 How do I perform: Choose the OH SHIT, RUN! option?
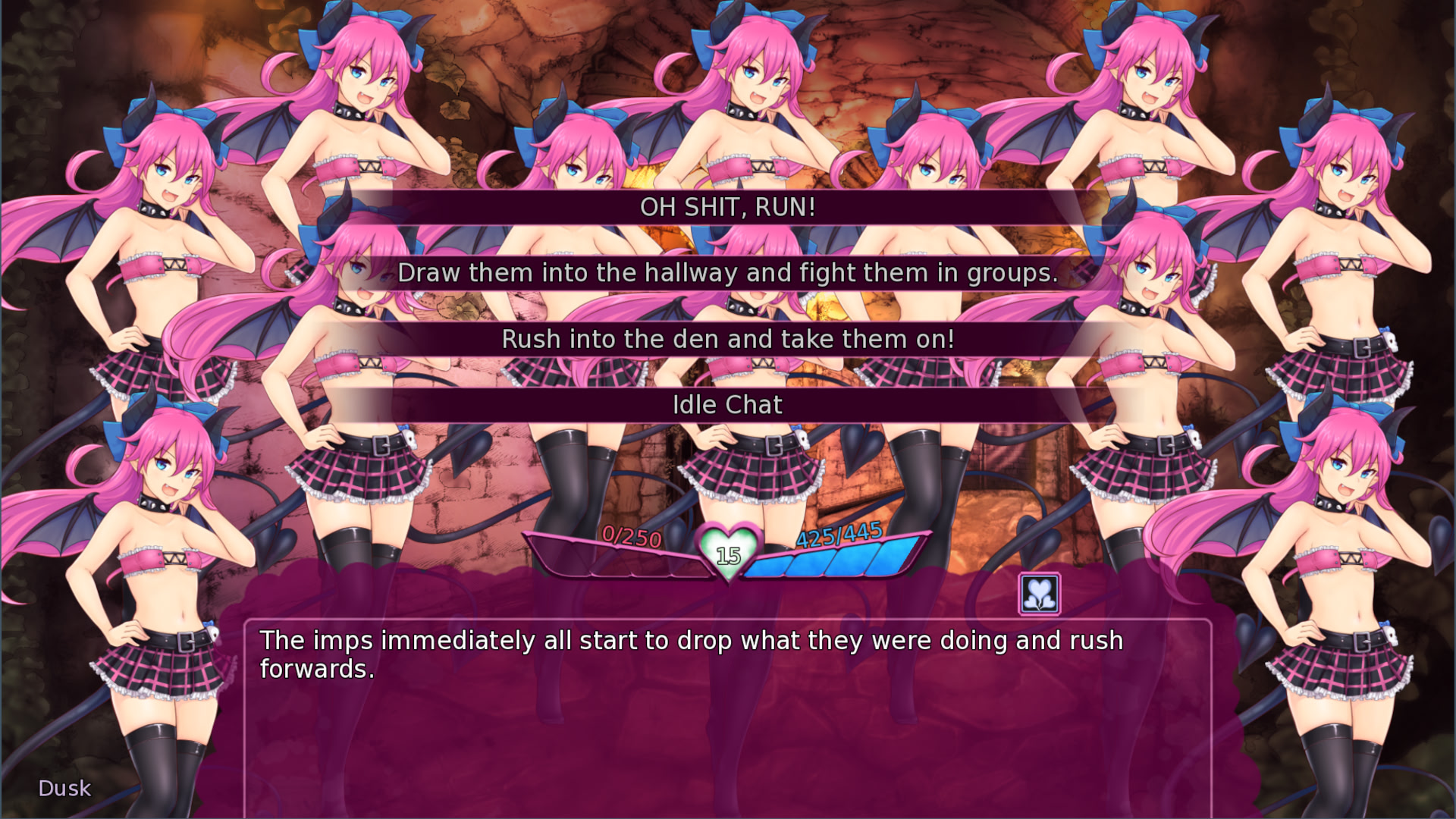point(728,207)
